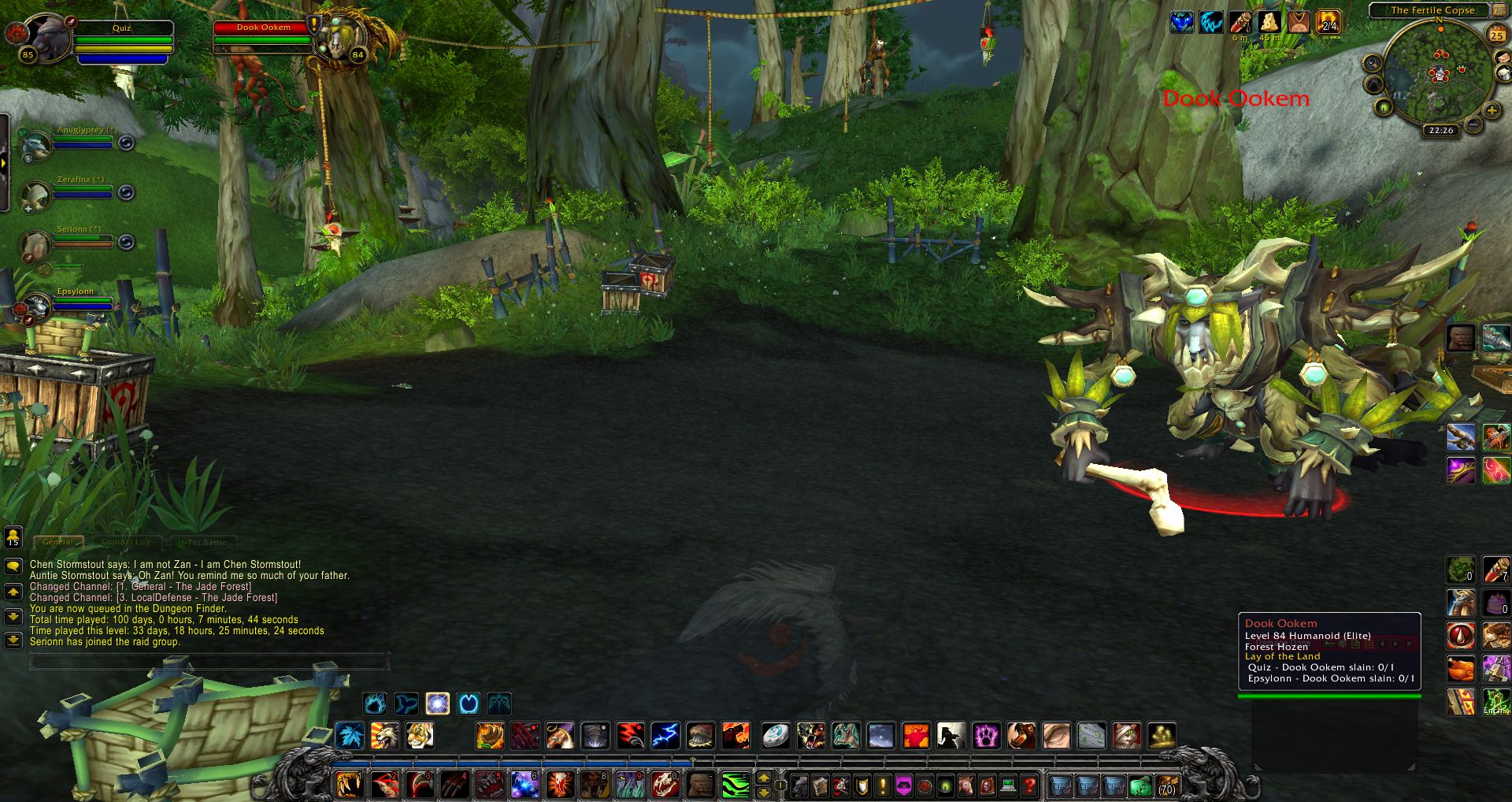Switch to the Combat Log tab
Image resolution: width=1512 pixels, height=802 pixels.
pyautogui.click(x=126, y=542)
